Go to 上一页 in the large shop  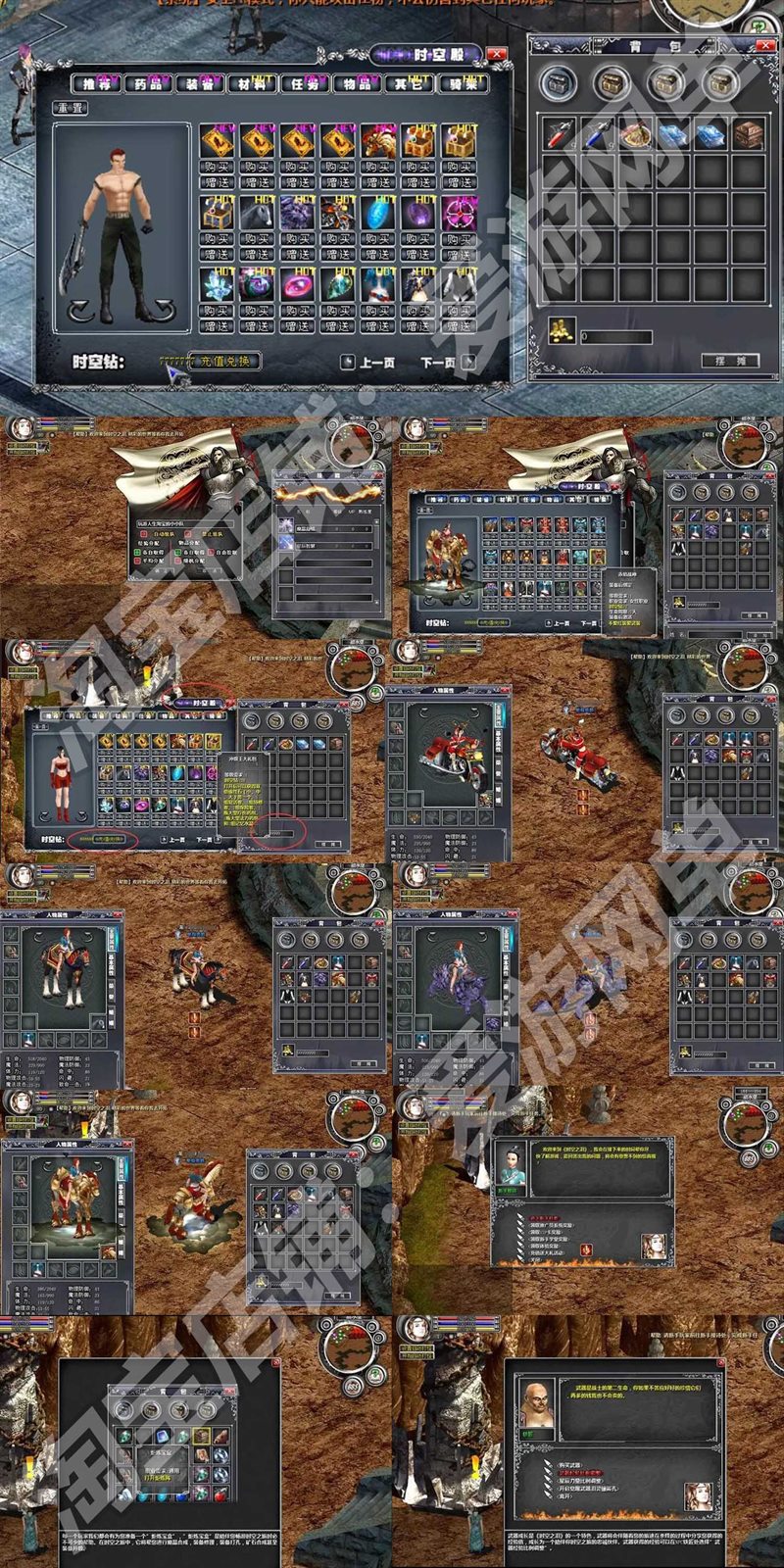click(x=368, y=363)
